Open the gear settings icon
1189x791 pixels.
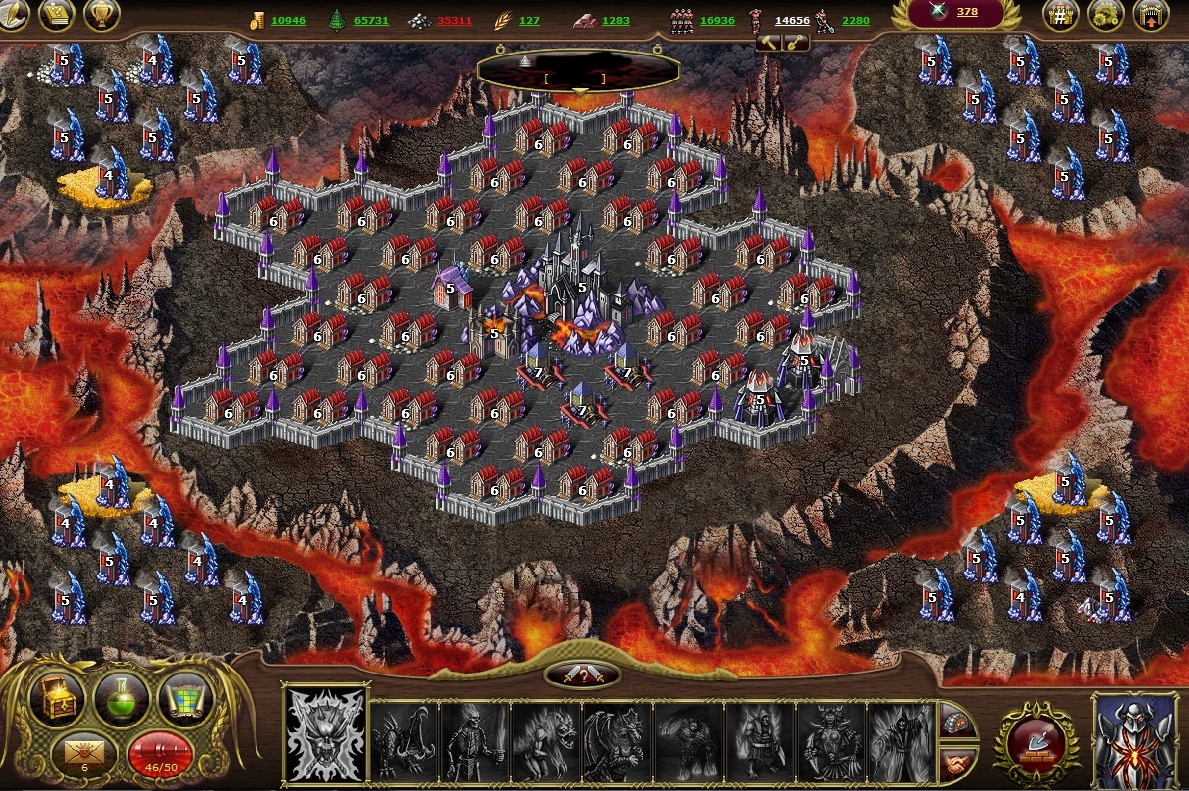pyautogui.click(x=1106, y=14)
